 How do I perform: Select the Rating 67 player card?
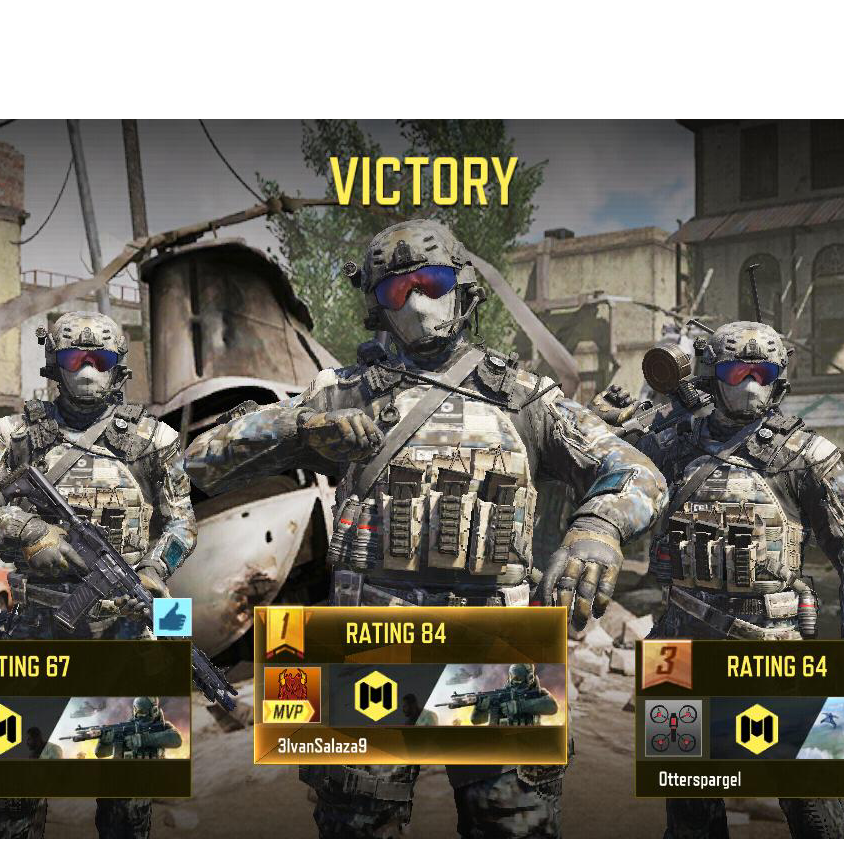[x=95, y=718]
